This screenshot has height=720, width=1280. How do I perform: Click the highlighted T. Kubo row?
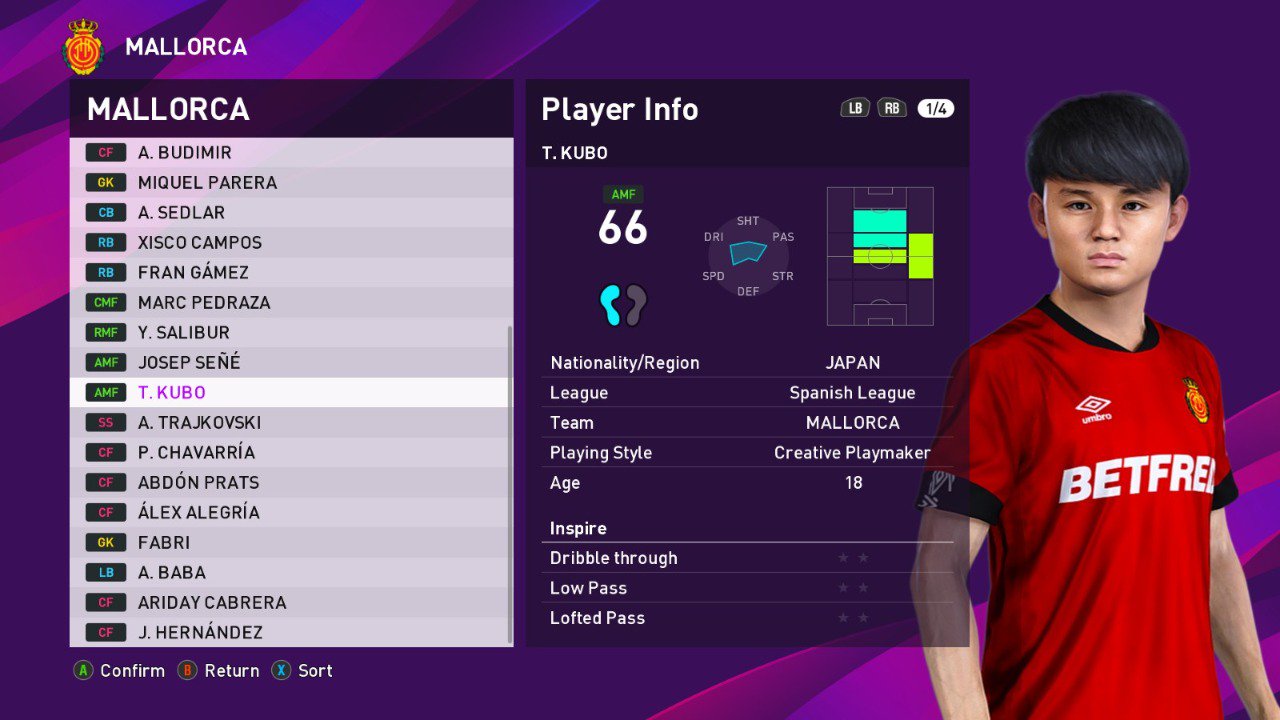click(290, 393)
